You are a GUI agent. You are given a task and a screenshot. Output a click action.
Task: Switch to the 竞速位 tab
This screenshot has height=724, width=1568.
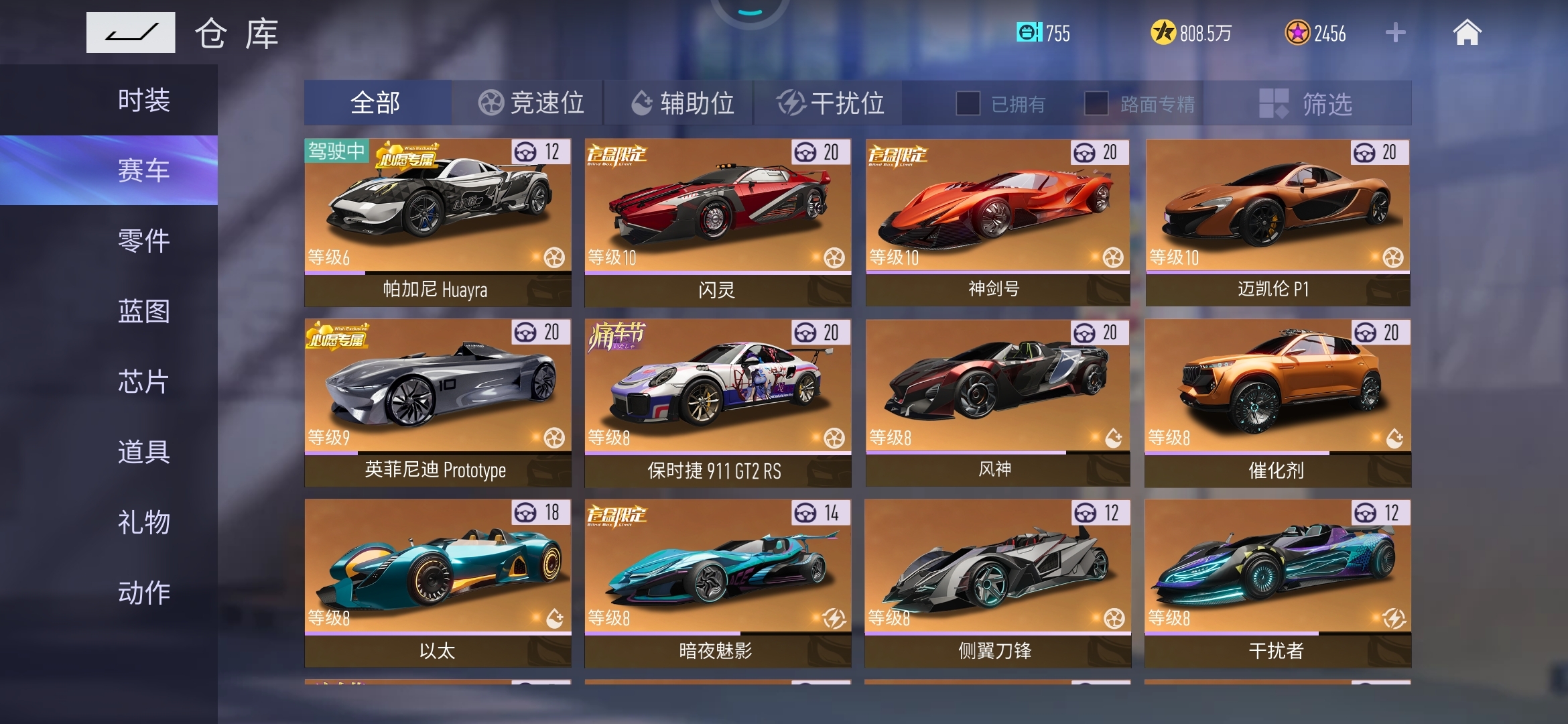[529, 103]
